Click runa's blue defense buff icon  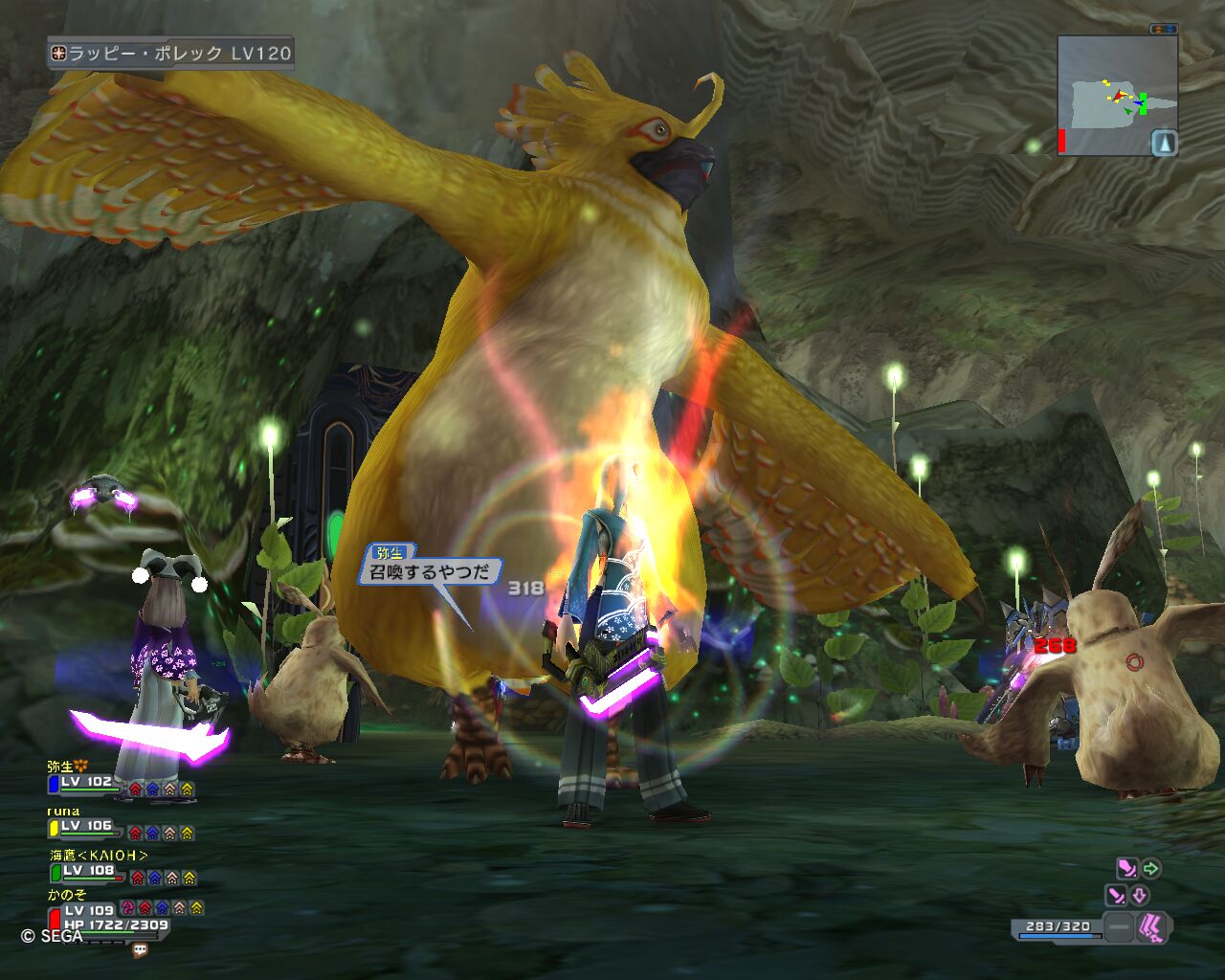click(x=153, y=834)
